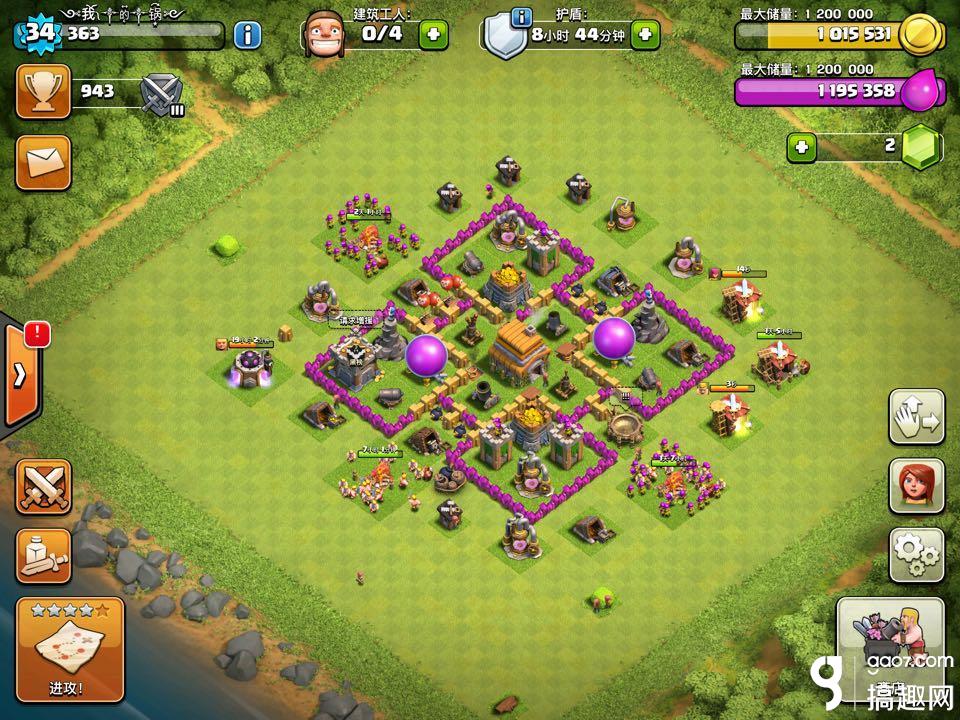The width and height of the screenshot is (960, 720).
Task: Open the crossed swords clan war button
Action: pyautogui.click(x=43, y=487)
